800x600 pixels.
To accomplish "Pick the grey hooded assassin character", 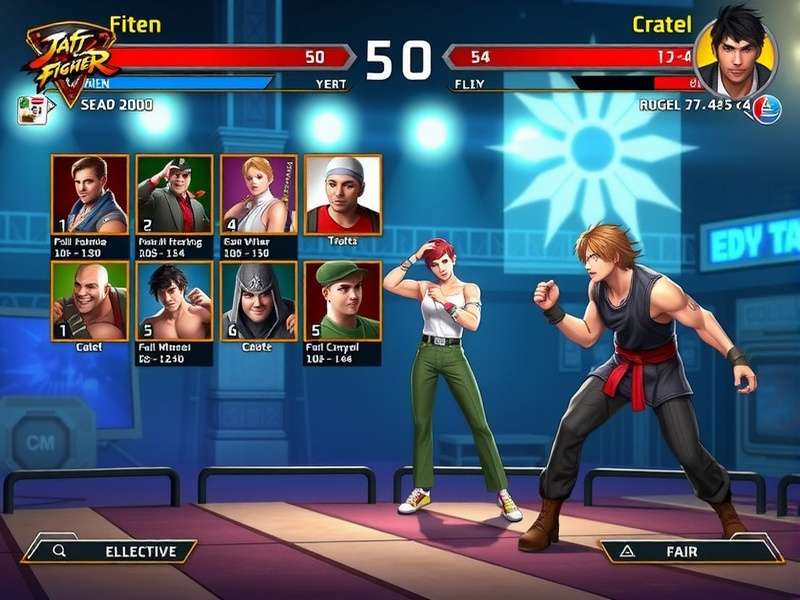I will [x=258, y=301].
